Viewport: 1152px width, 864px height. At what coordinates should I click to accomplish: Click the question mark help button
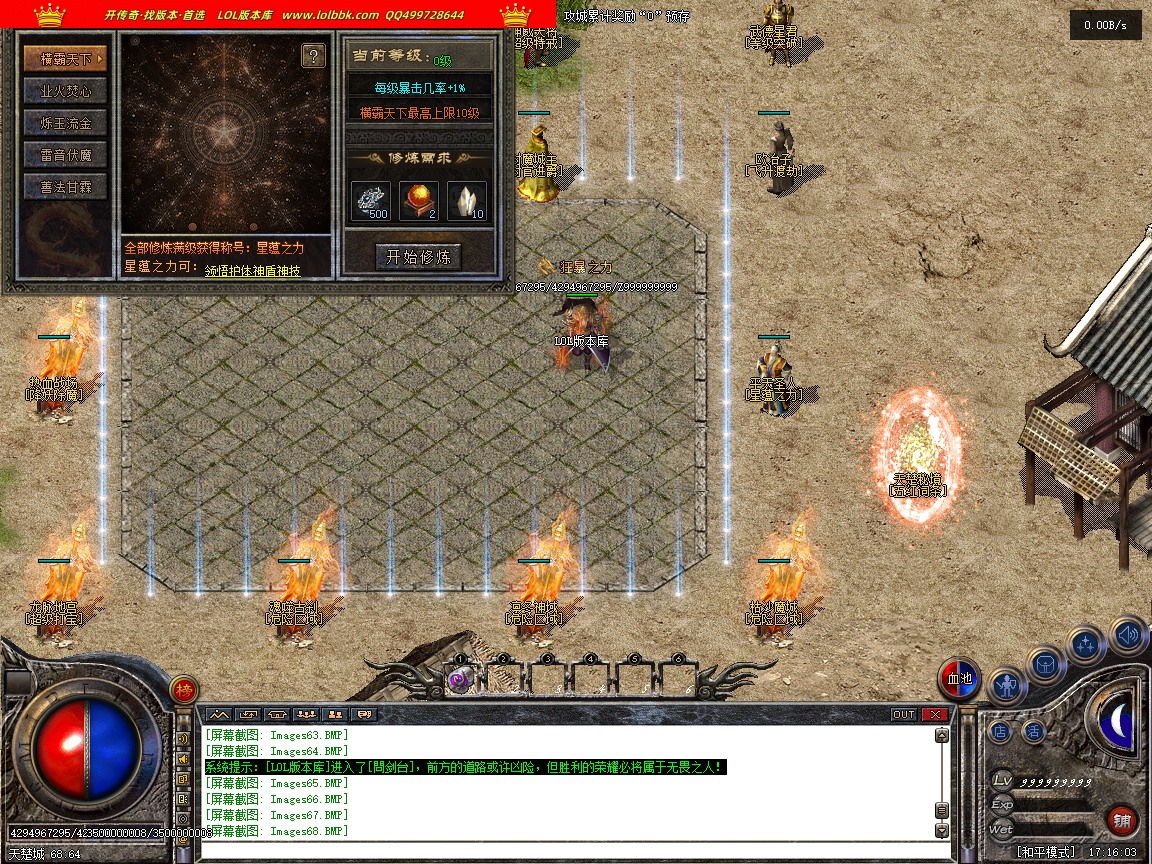[x=313, y=56]
